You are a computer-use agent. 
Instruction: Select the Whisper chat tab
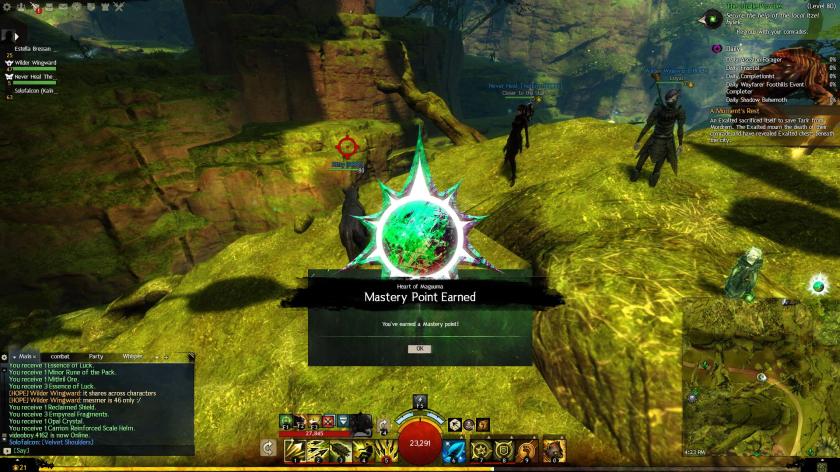click(x=133, y=356)
